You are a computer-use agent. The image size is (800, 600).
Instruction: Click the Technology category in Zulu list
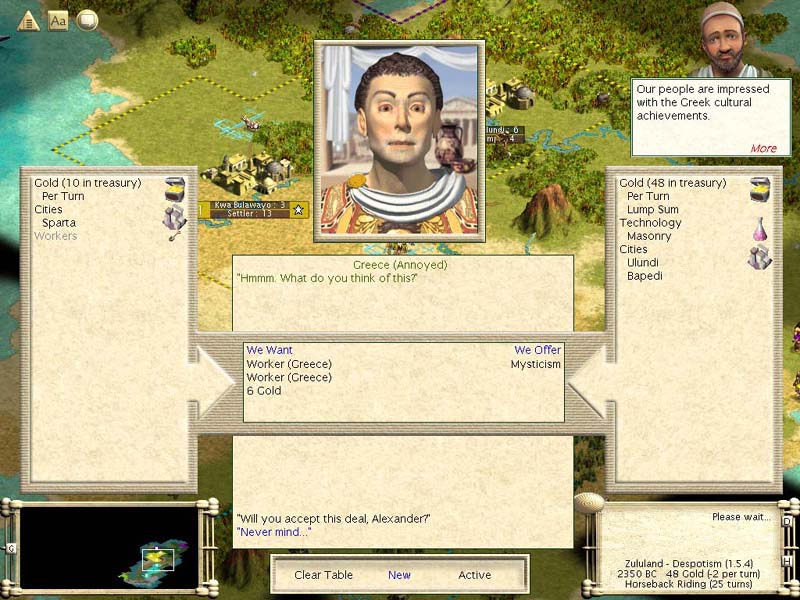650,223
